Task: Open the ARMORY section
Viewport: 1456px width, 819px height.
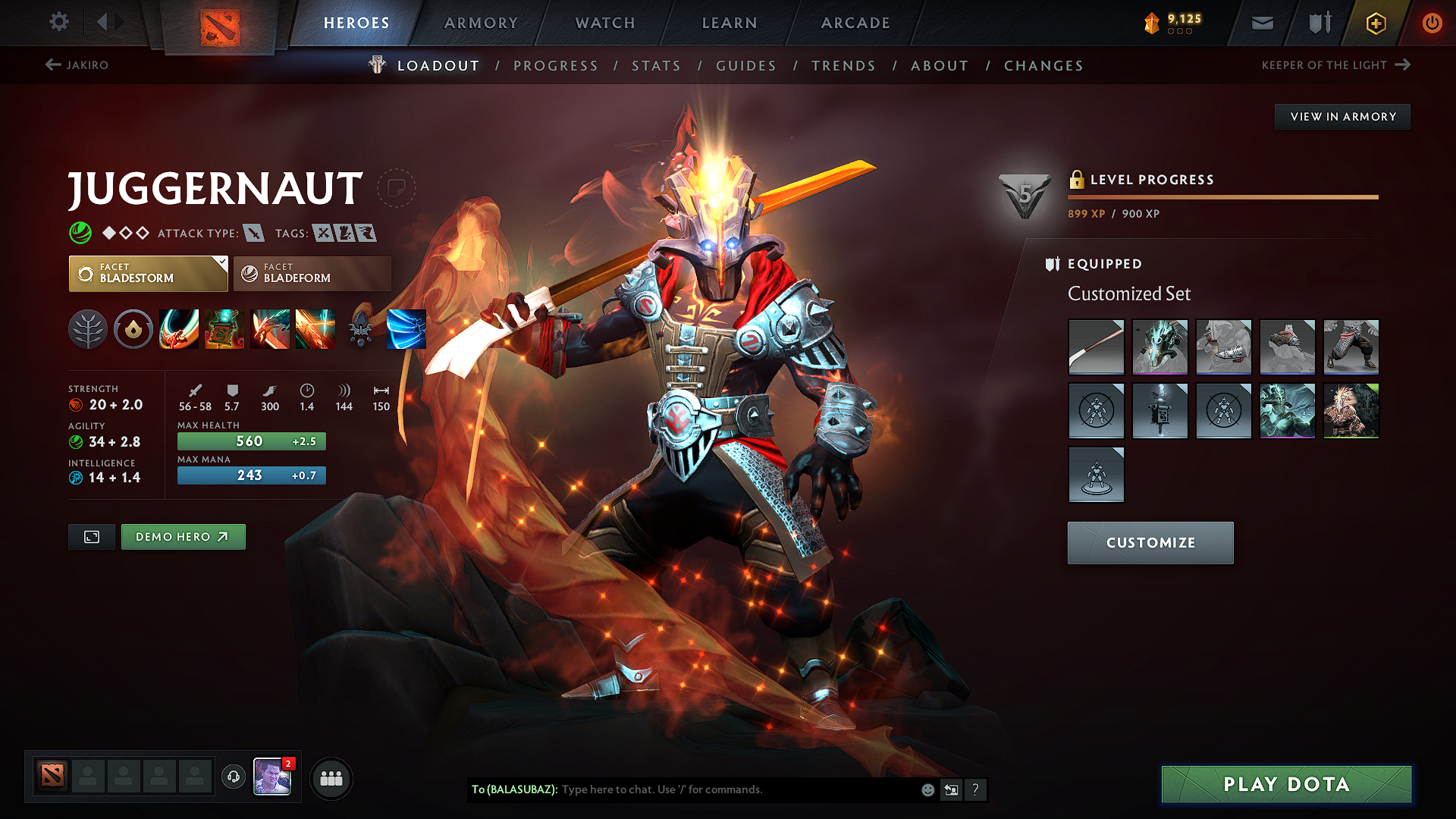Action: coord(480,23)
